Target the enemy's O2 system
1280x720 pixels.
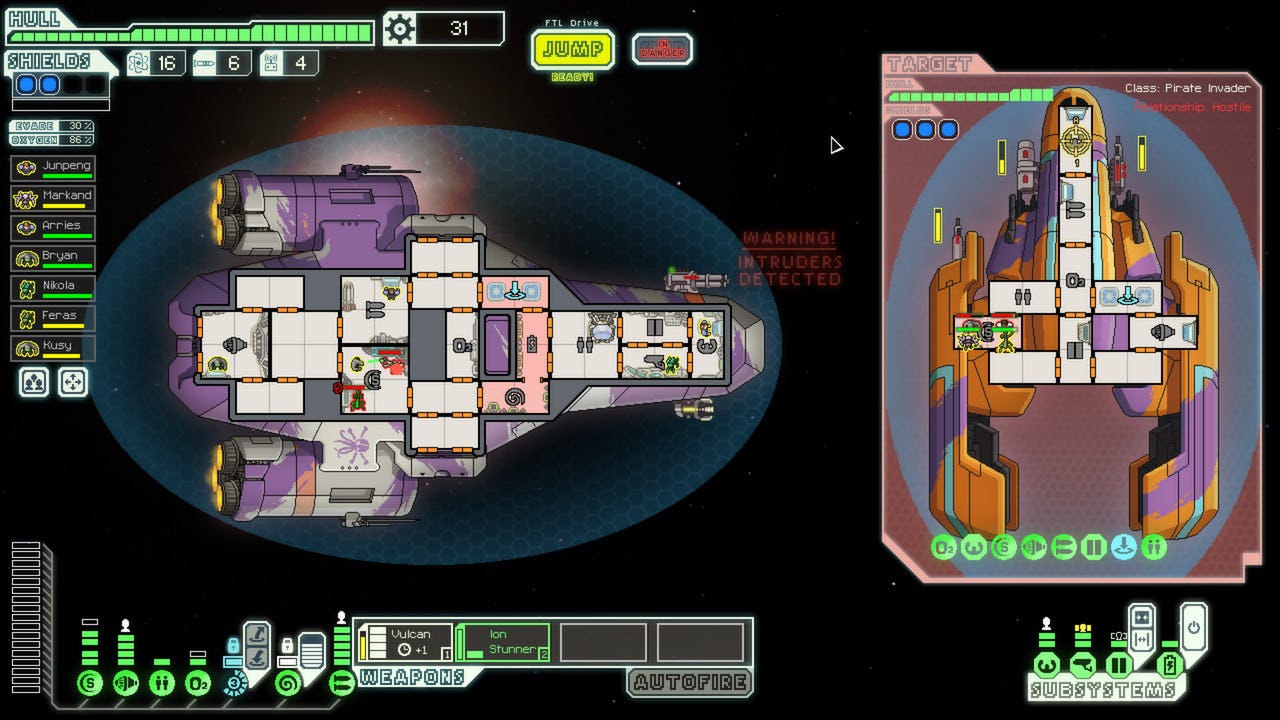click(943, 548)
